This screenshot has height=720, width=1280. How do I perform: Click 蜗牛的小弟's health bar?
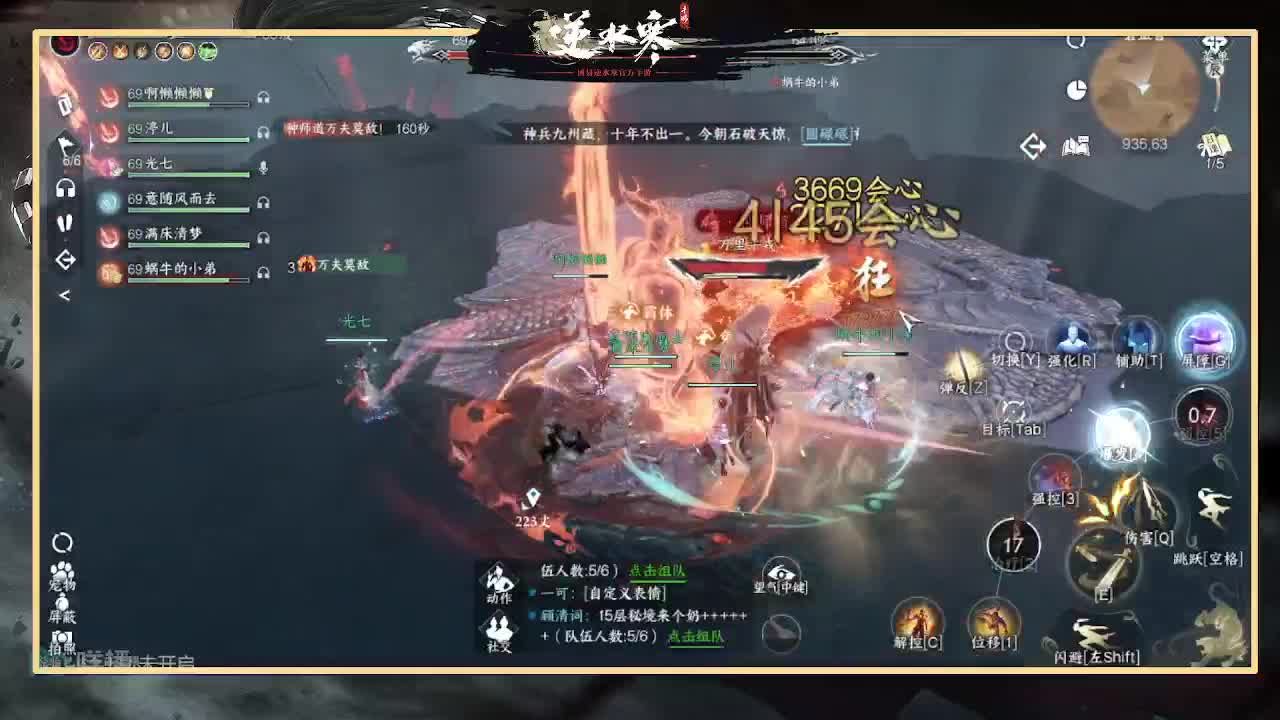pos(186,281)
